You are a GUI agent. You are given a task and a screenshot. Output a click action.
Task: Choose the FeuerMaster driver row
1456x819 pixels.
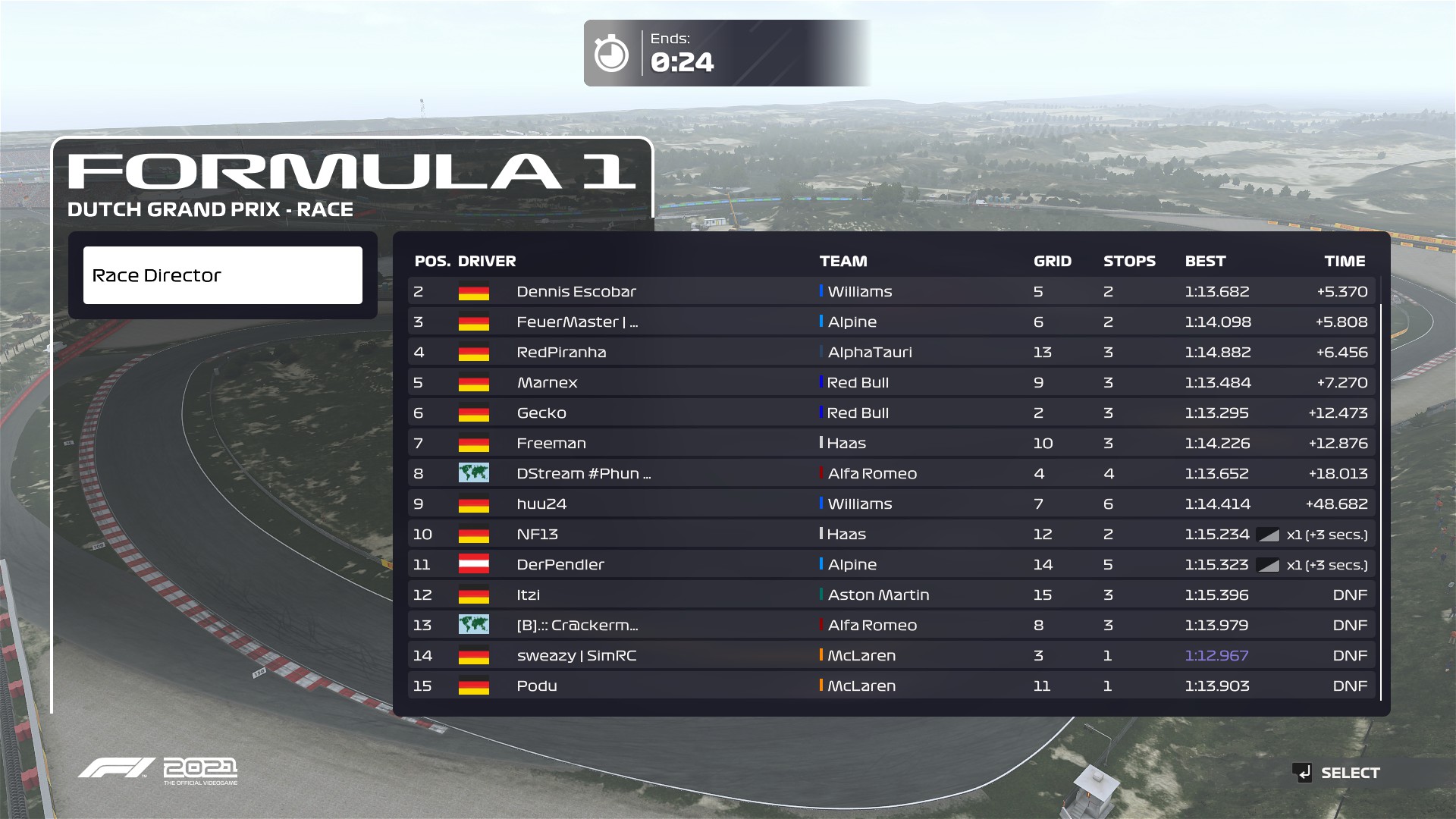[x=891, y=322]
